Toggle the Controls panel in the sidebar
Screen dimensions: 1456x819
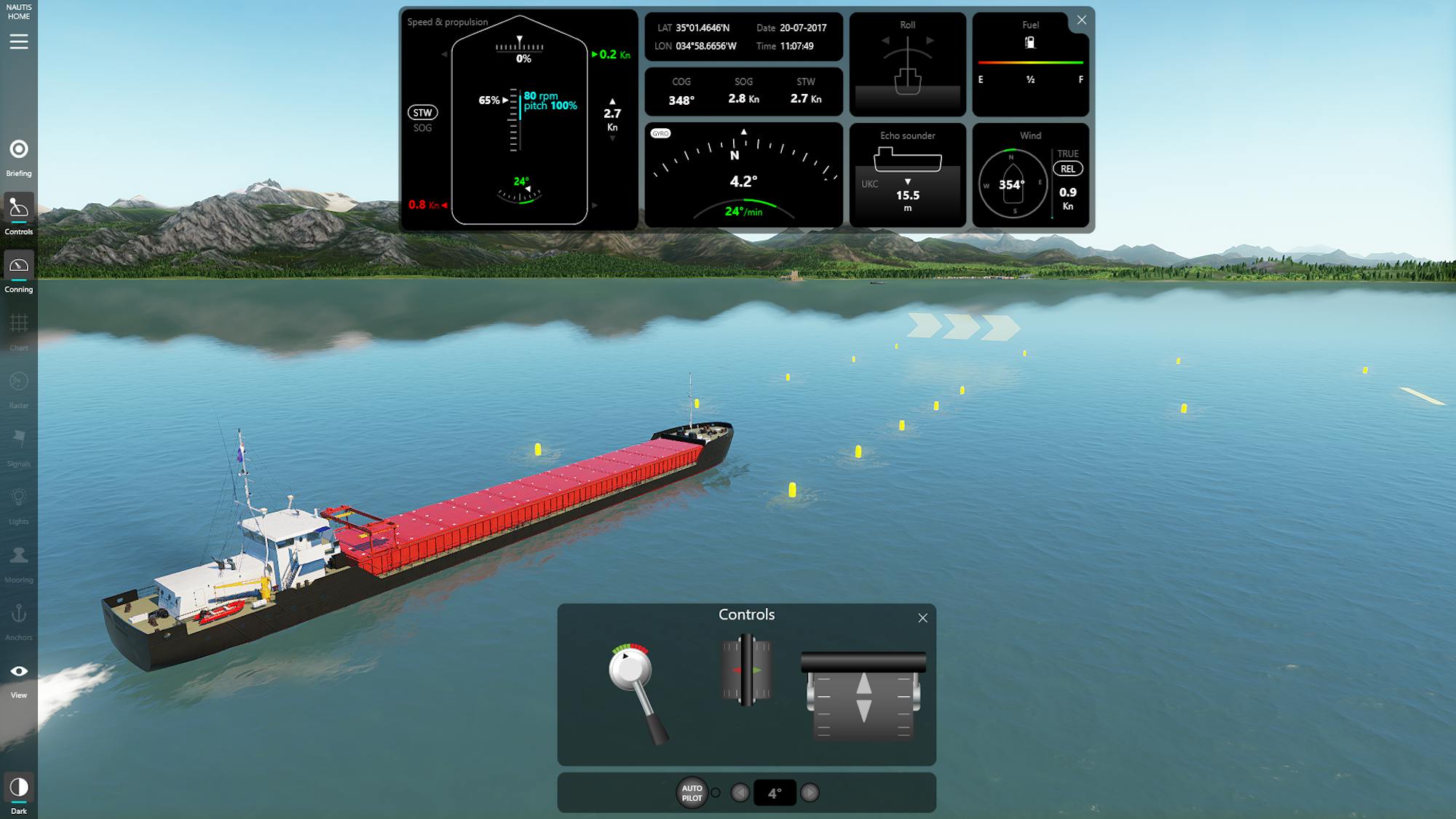click(x=19, y=214)
